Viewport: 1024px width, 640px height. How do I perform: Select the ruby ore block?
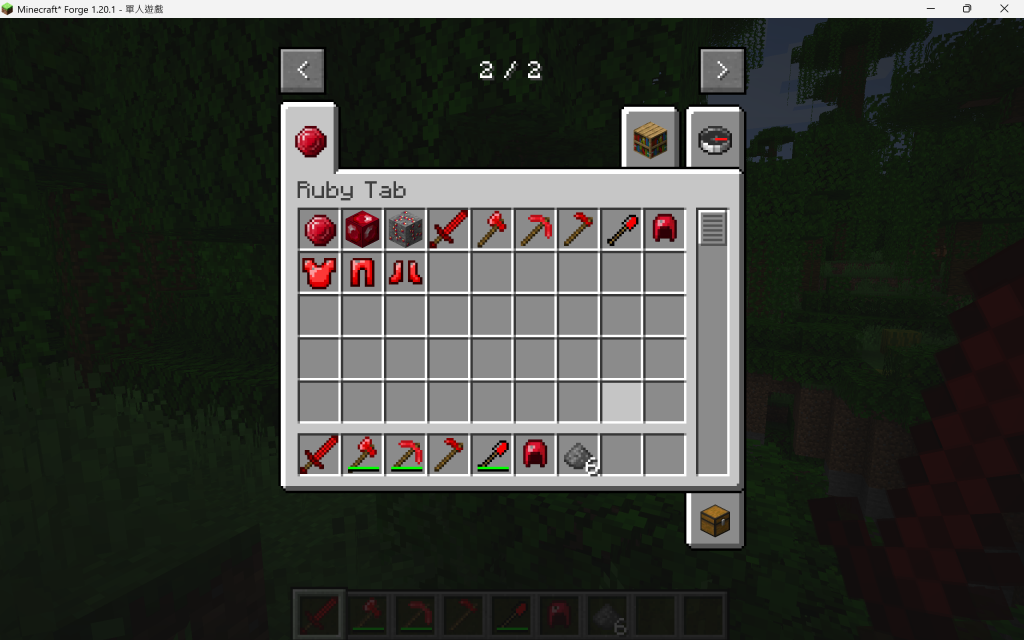[406, 229]
